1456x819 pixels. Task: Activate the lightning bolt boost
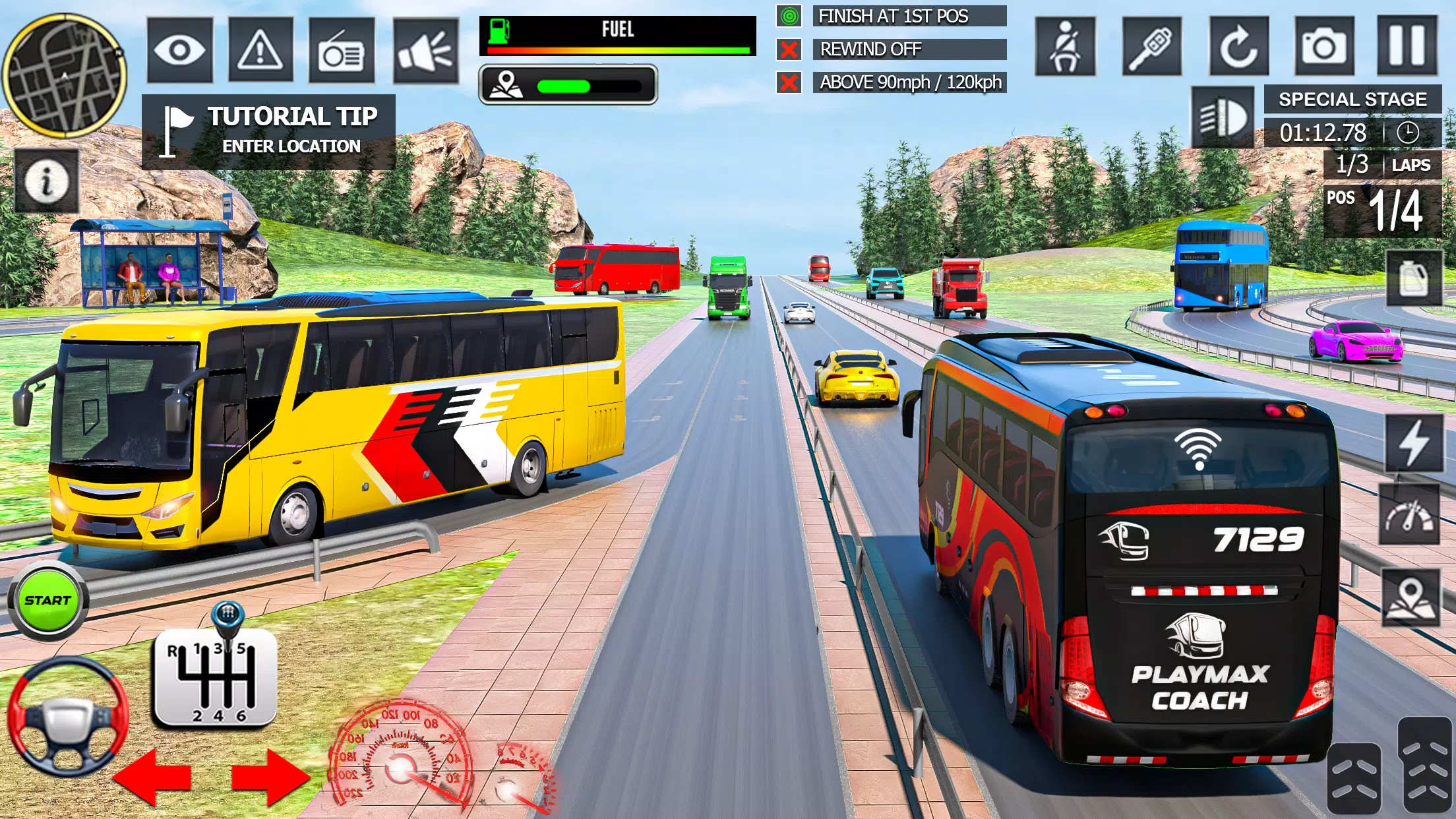click(1414, 443)
